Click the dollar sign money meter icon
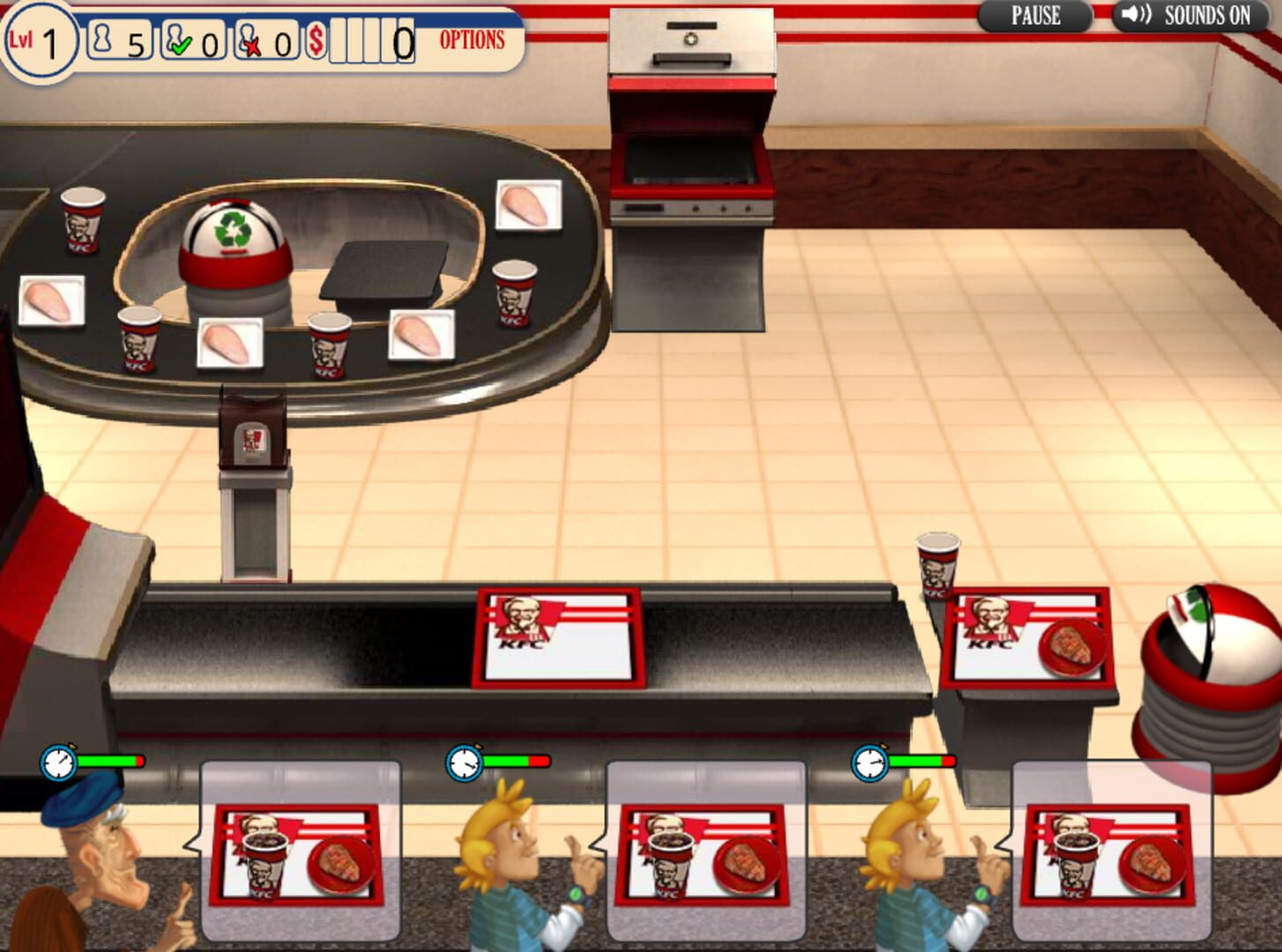 313,40
